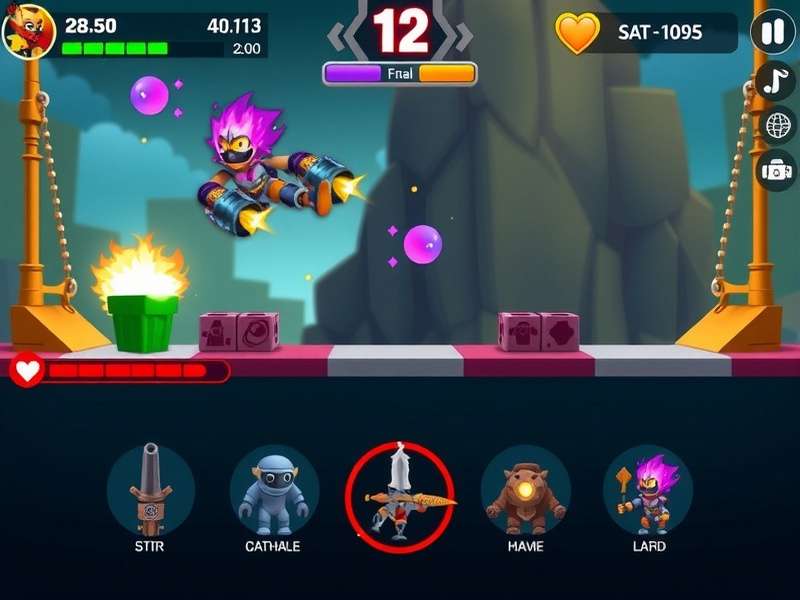
Task: Select the STIR cannon character
Action: 150,490
